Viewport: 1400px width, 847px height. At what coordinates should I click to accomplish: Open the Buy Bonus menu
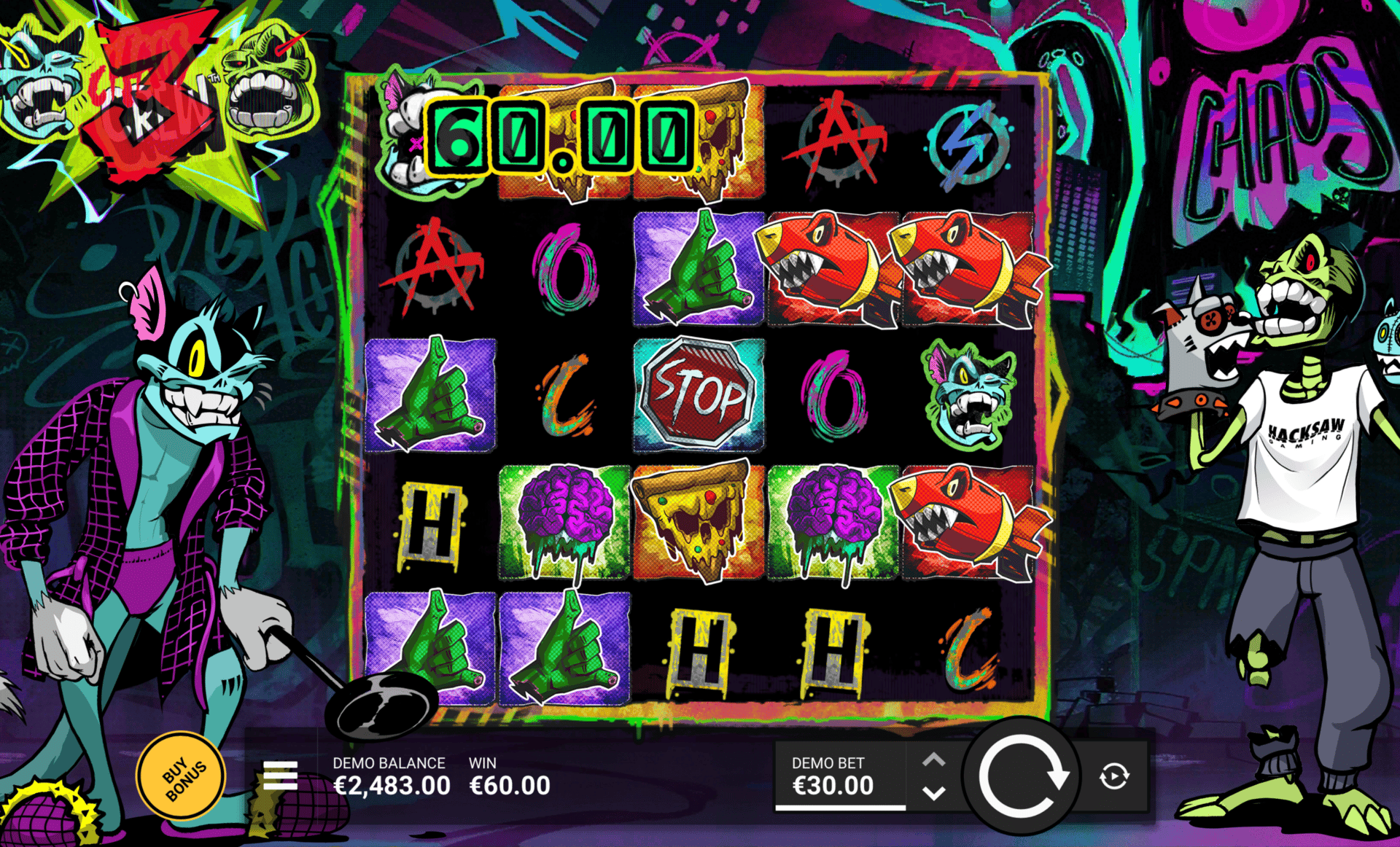click(181, 776)
